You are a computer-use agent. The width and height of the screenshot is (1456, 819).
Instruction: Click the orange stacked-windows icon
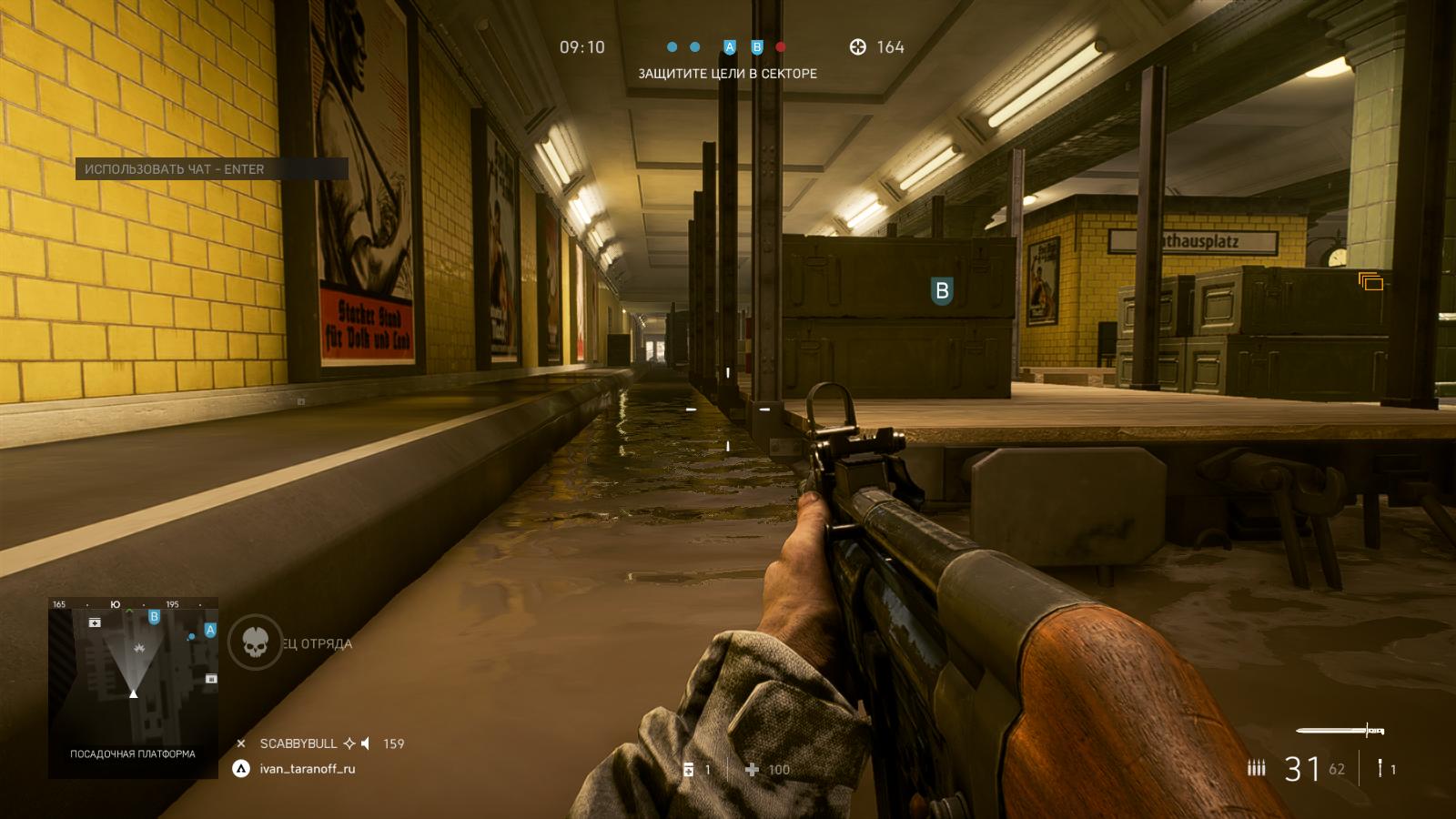1370,282
